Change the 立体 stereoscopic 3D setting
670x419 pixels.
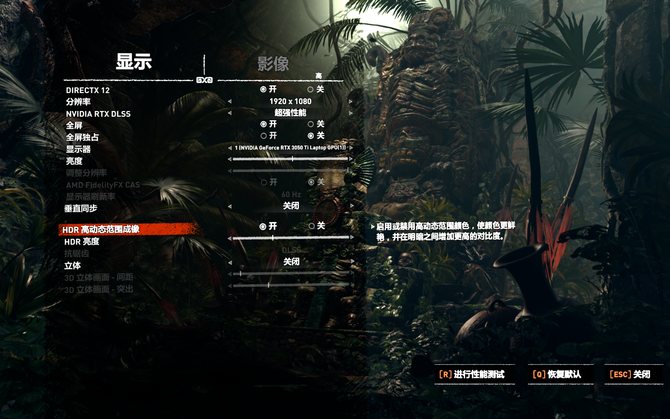click(290, 262)
